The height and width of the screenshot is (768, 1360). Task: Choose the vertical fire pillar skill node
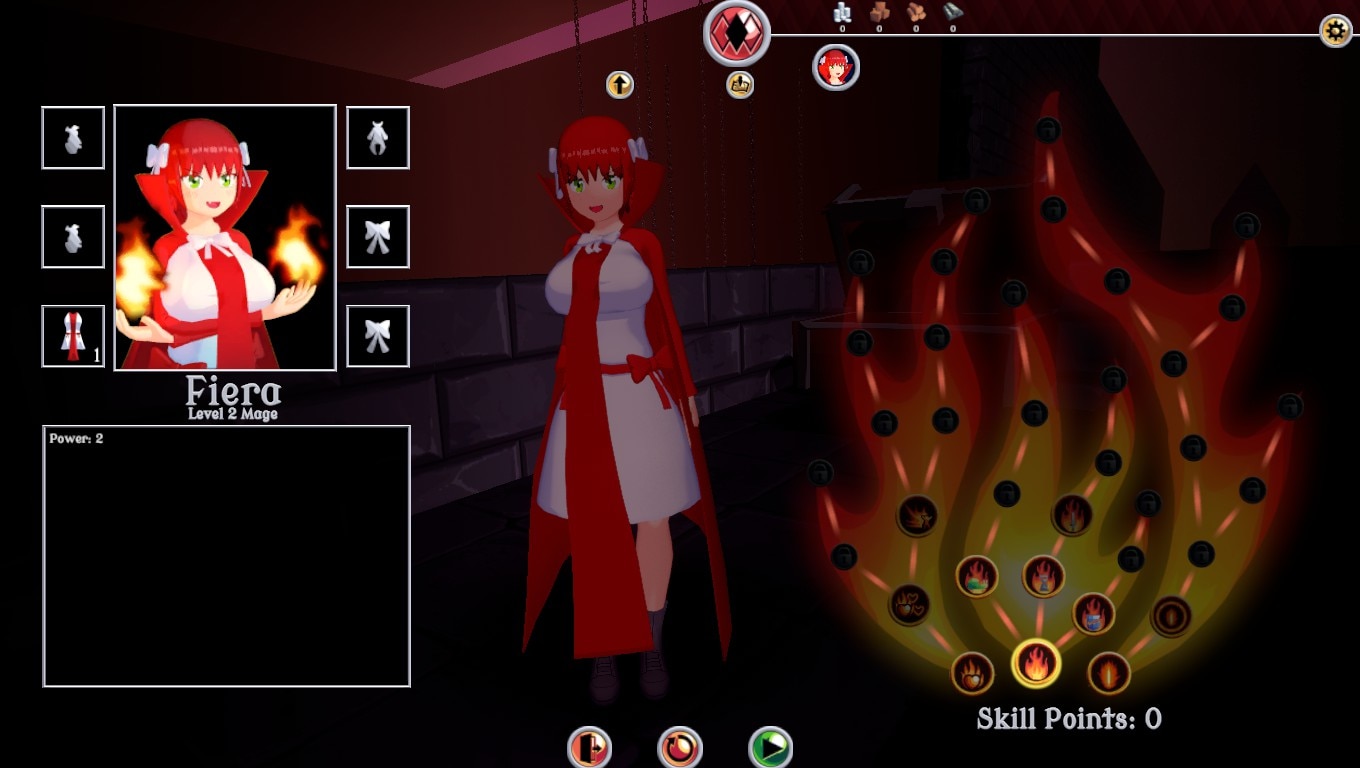(1108, 673)
